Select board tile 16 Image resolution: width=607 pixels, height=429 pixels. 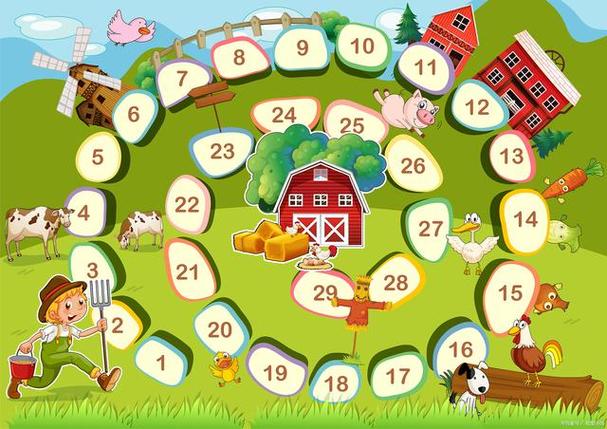pyautogui.click(x=460, y=349)
